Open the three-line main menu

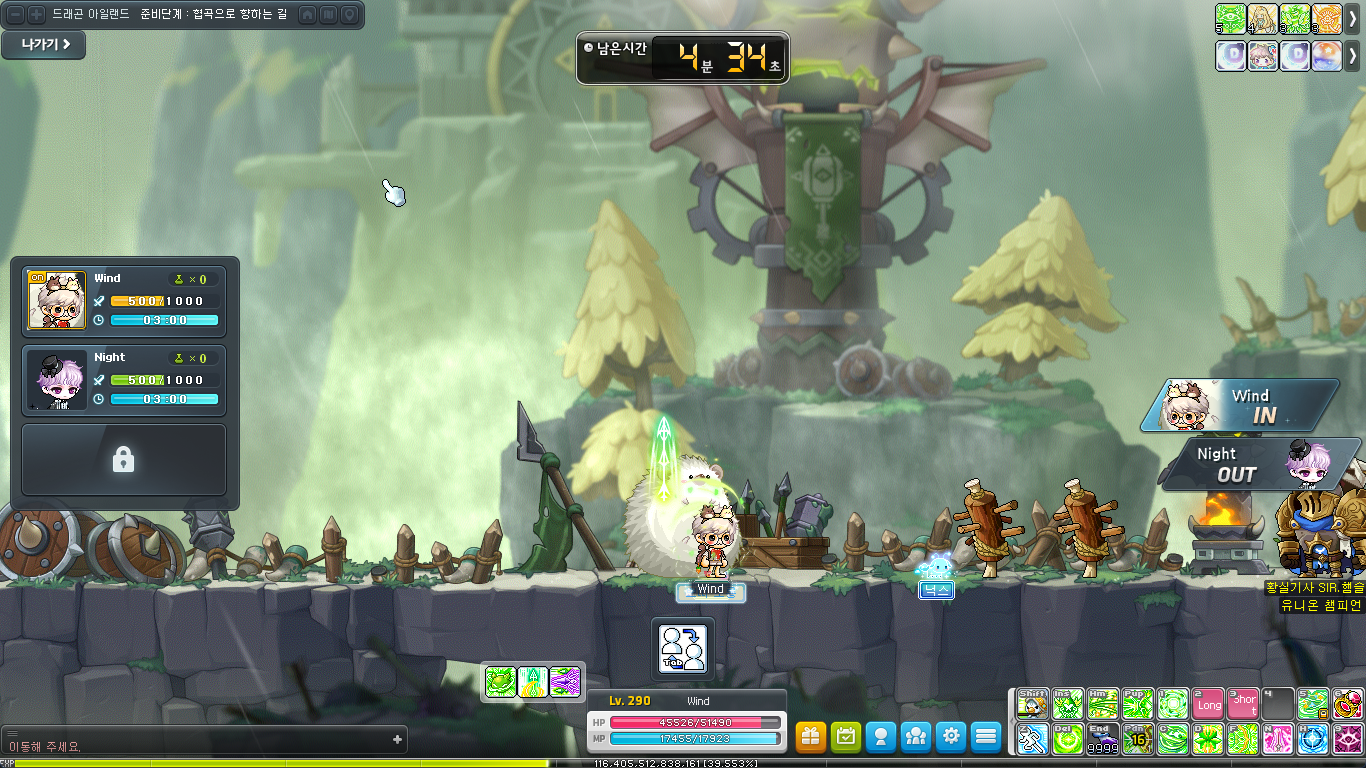[986, 737]
